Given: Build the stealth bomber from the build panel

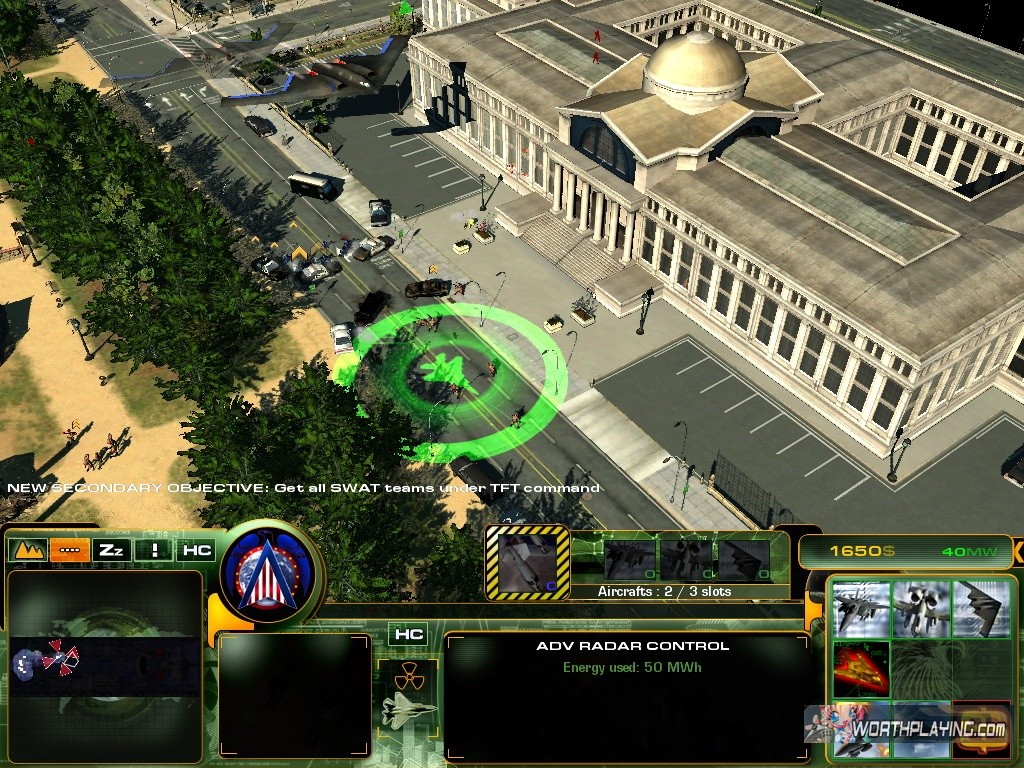Looking at the screenshot, I should (x=979, y=607).
